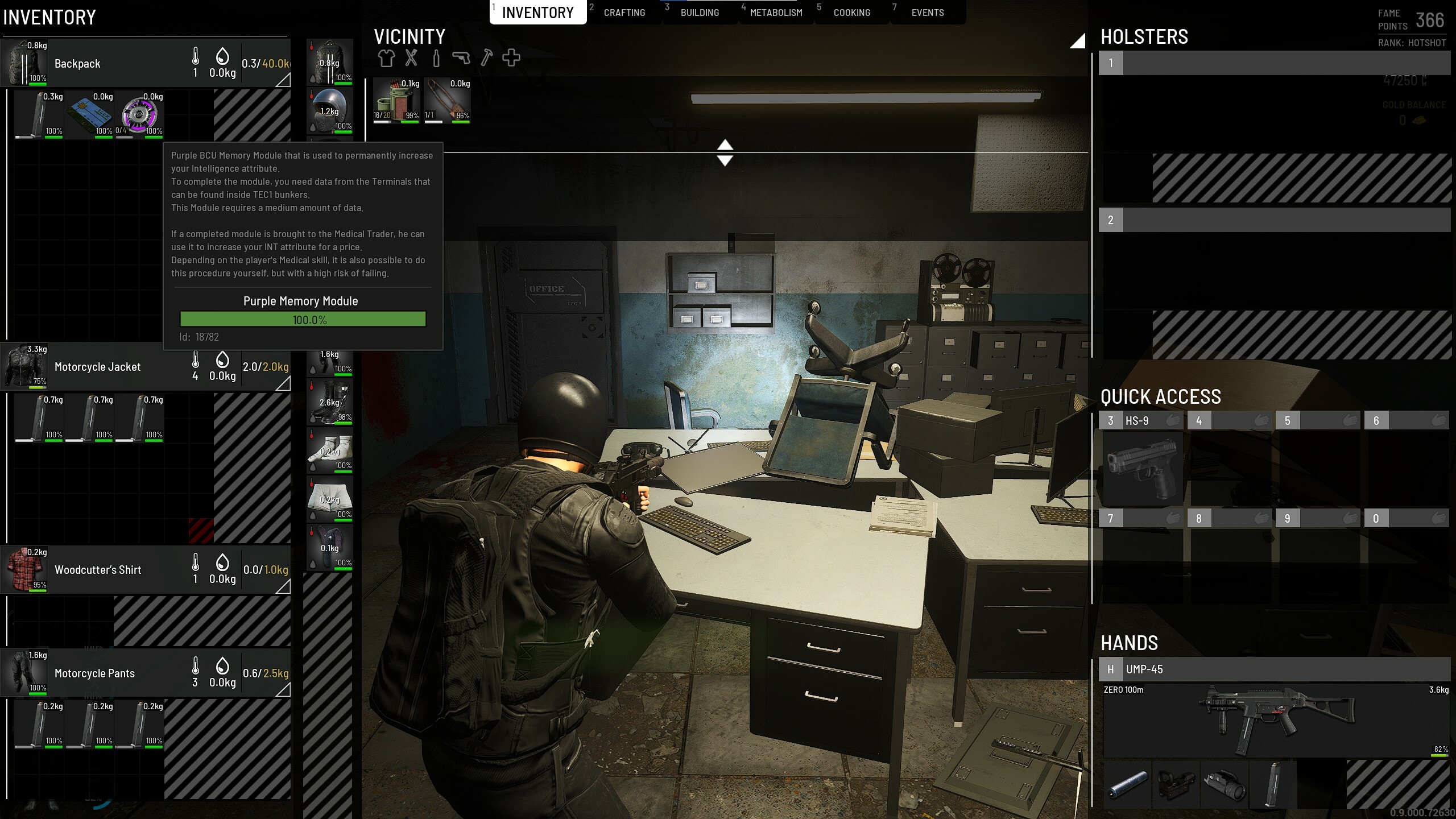Select the blue keycard in backpack
The width and height of the screenshot is (1456, 819).
click(89, 114)
